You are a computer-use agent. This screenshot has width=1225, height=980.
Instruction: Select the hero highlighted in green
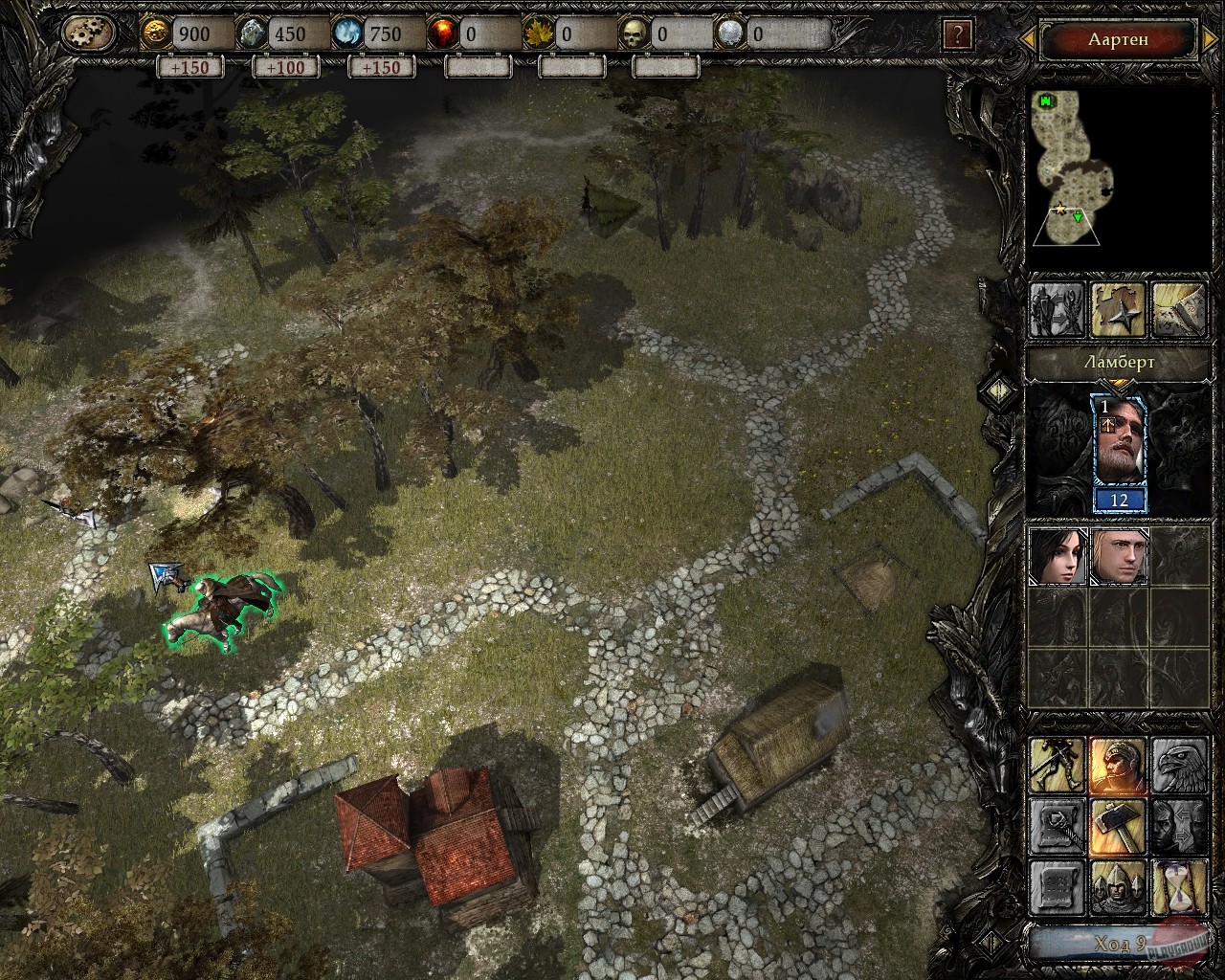coord(220,612)
